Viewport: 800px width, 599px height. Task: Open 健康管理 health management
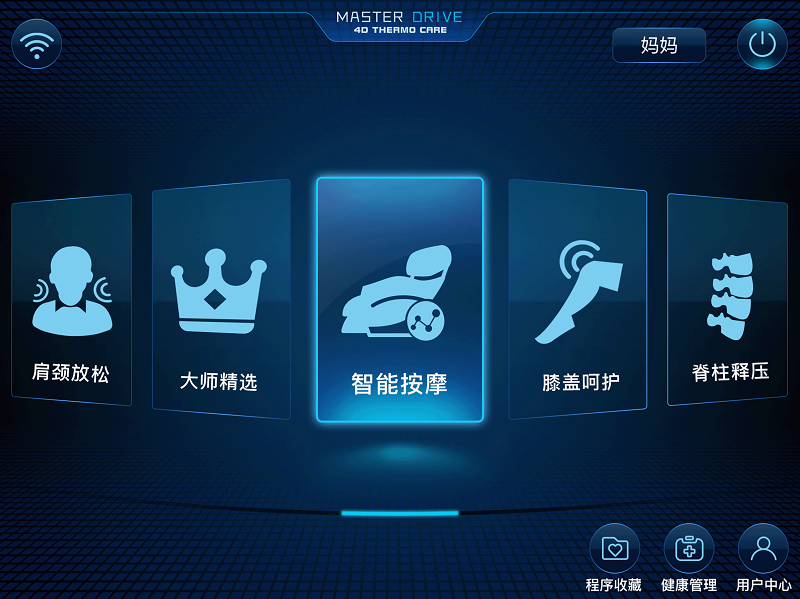(689, 550)
